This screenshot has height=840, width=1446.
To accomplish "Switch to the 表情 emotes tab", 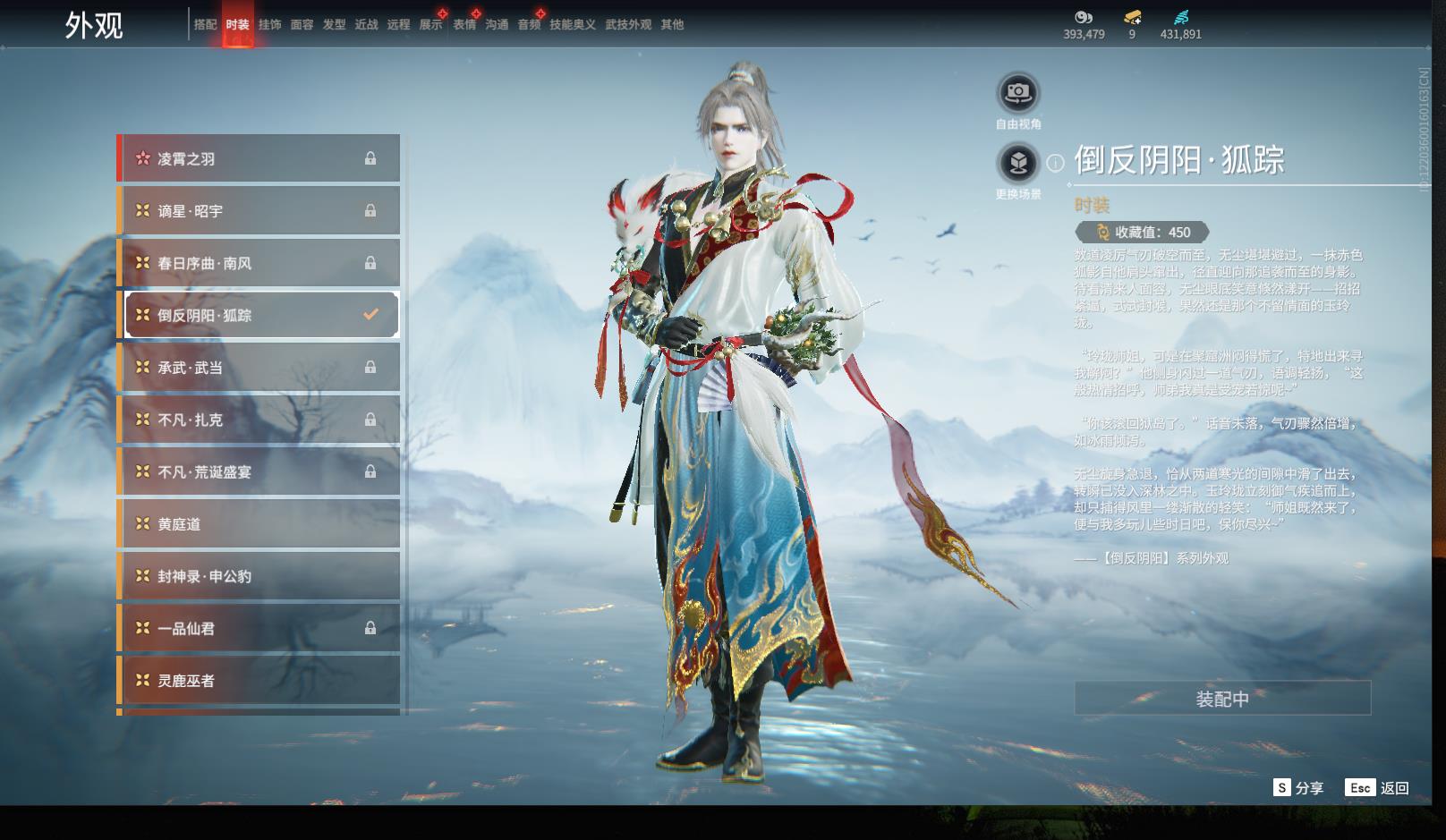I will pos(464,25).
